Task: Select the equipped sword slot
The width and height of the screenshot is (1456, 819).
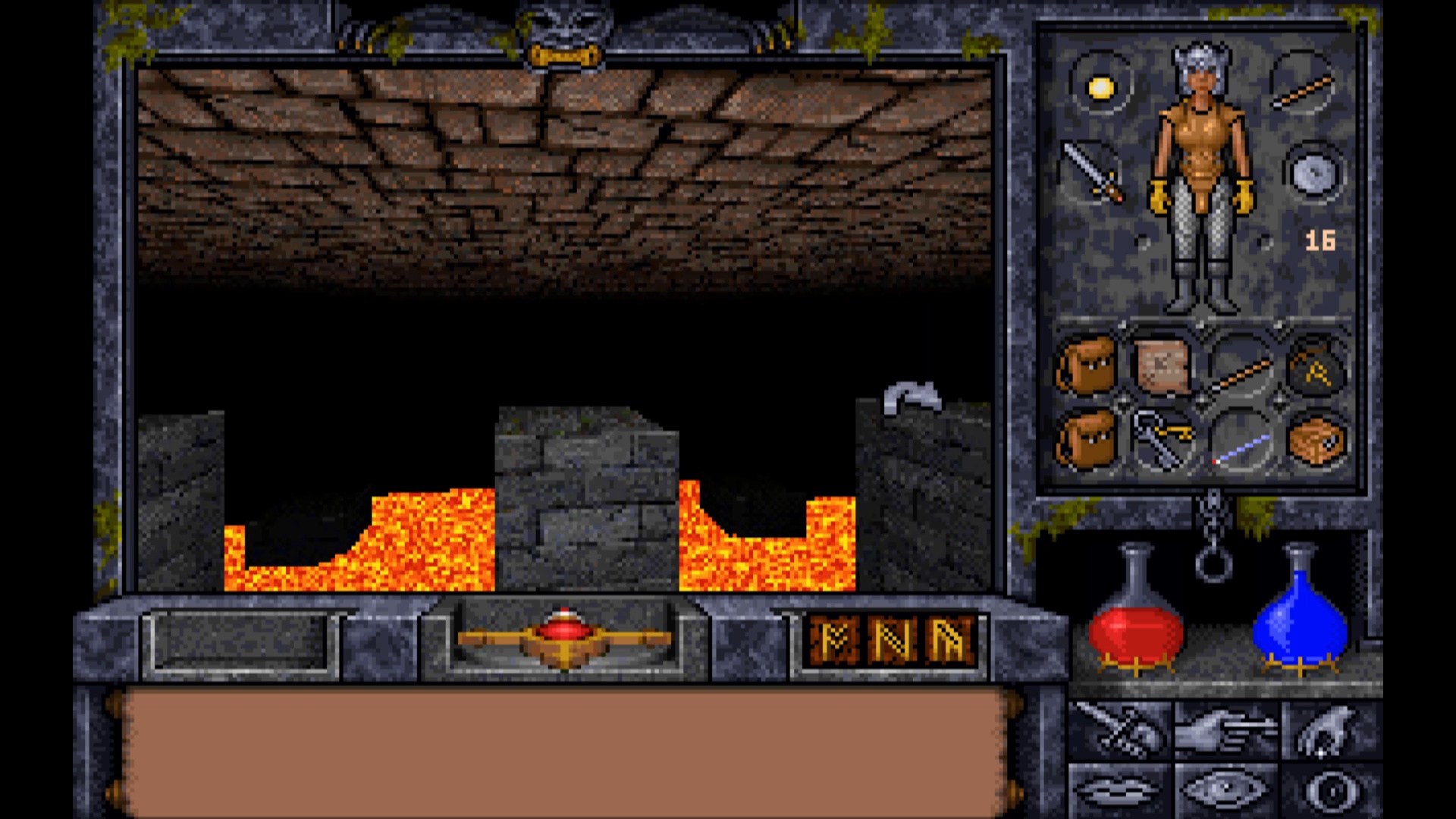Action: pos(1094,172)
